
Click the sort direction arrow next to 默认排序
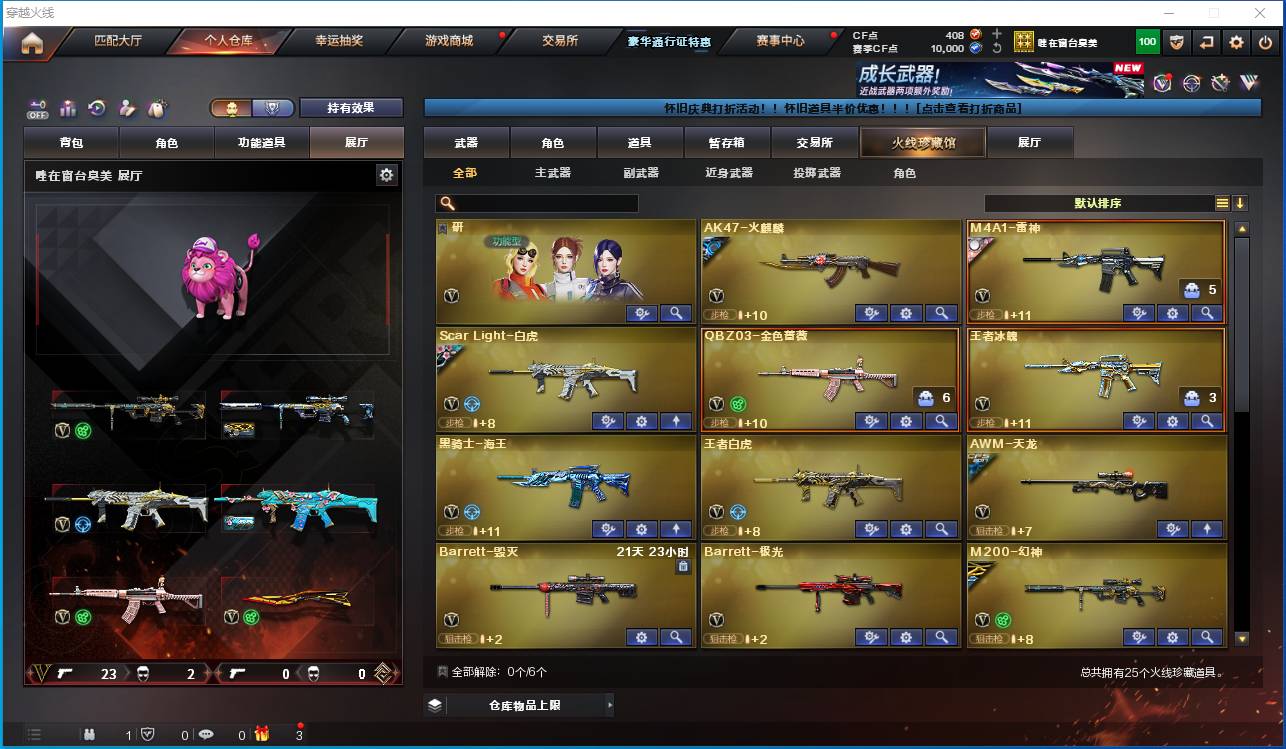pos(1240,201)
